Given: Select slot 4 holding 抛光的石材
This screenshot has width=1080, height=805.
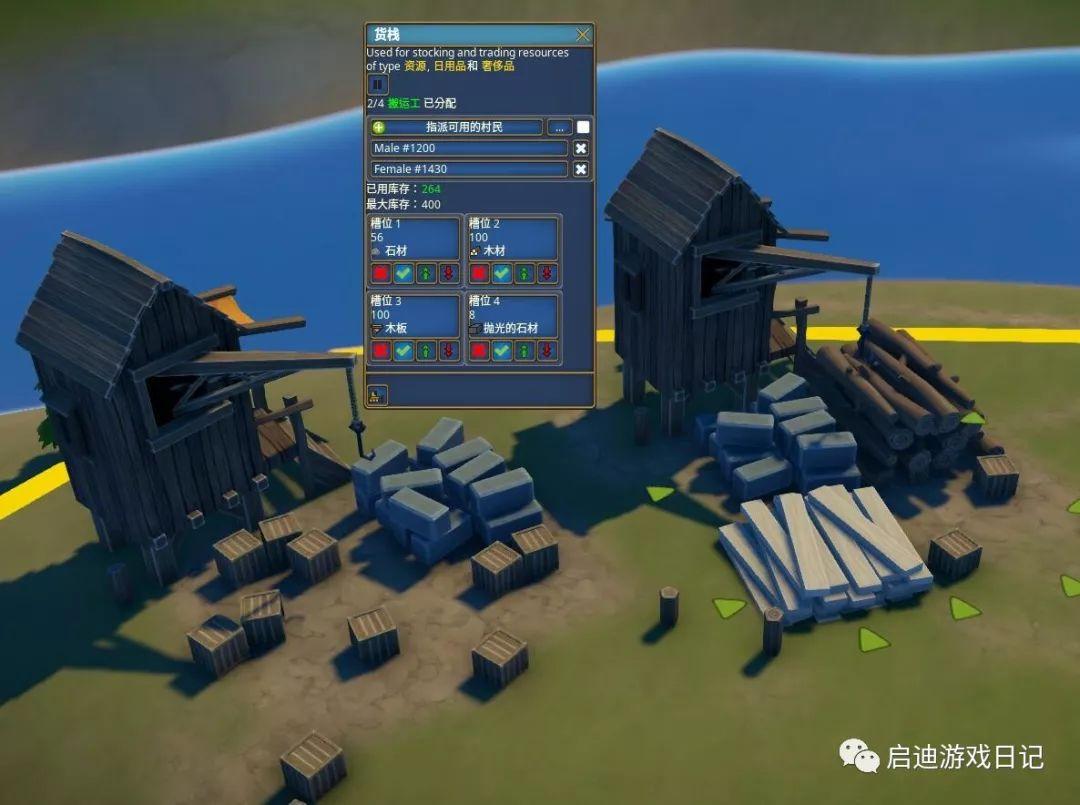Looking at the screenshot, I should click(512, 314).
